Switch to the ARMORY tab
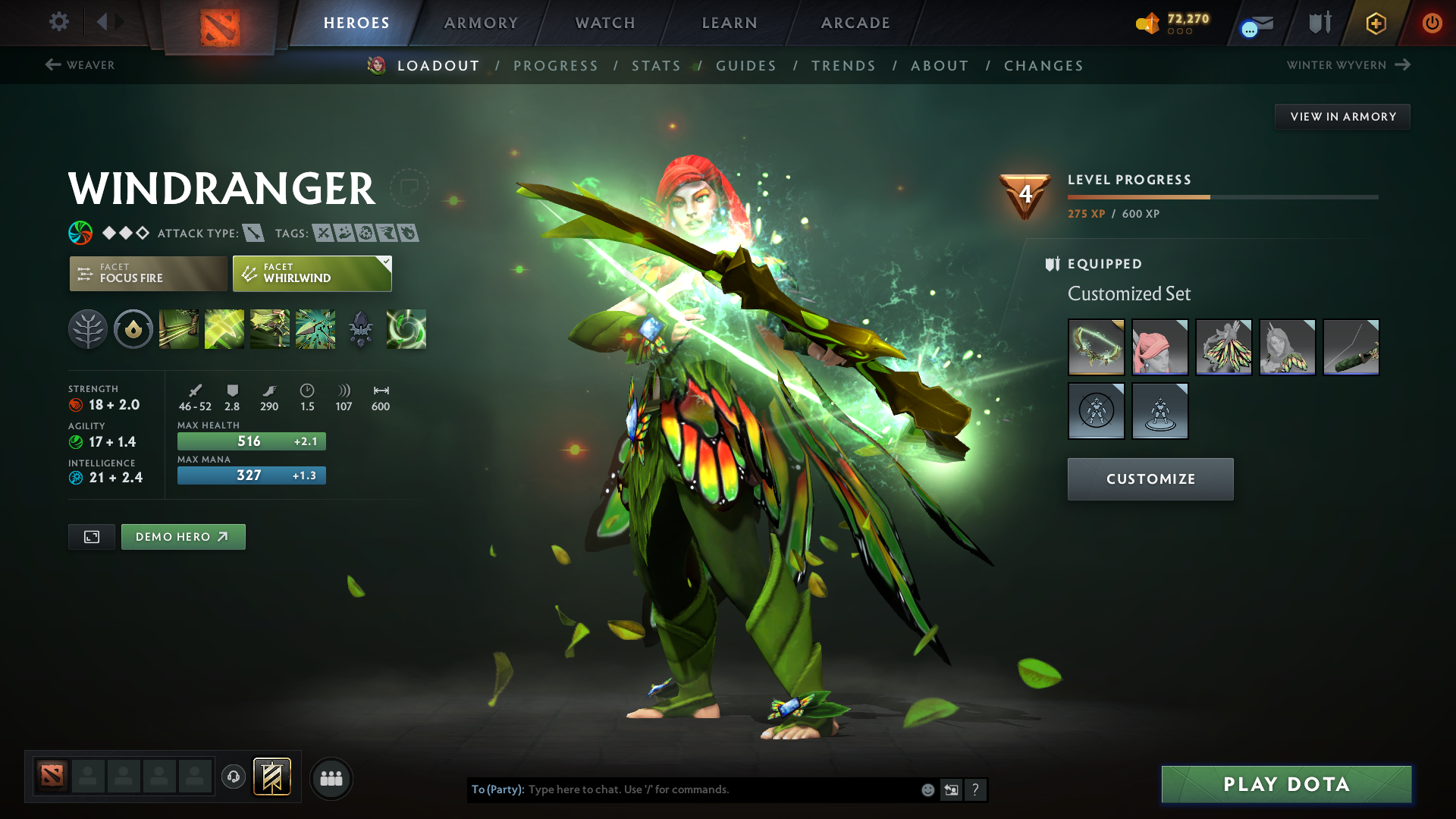The width and height of the screenshot is (1456, 819). point(481,23)
